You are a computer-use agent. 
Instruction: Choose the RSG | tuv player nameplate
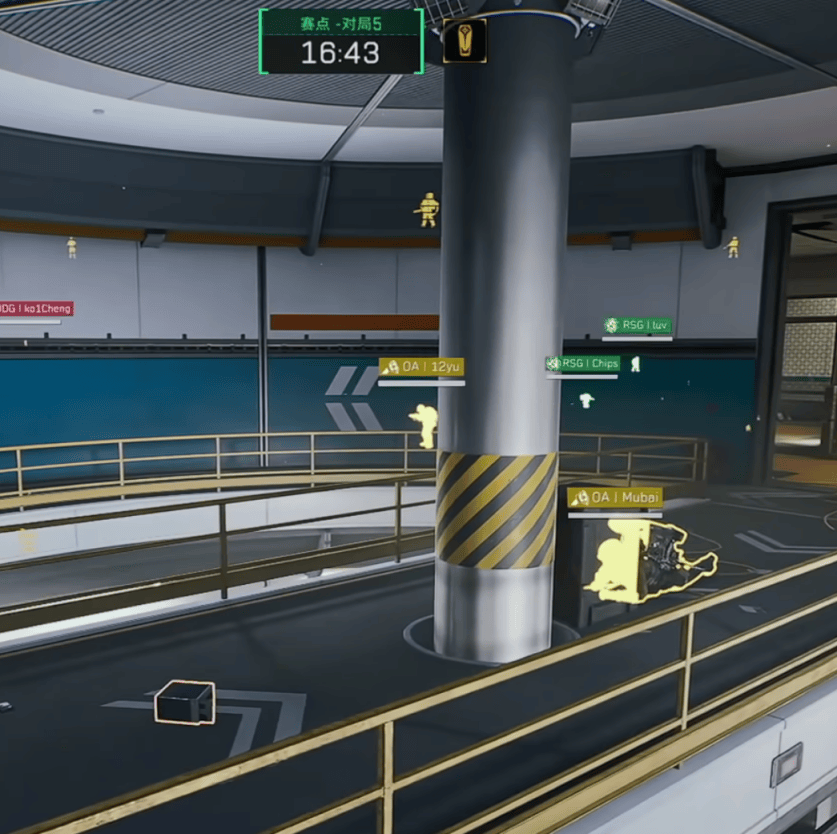pos(637,325)
